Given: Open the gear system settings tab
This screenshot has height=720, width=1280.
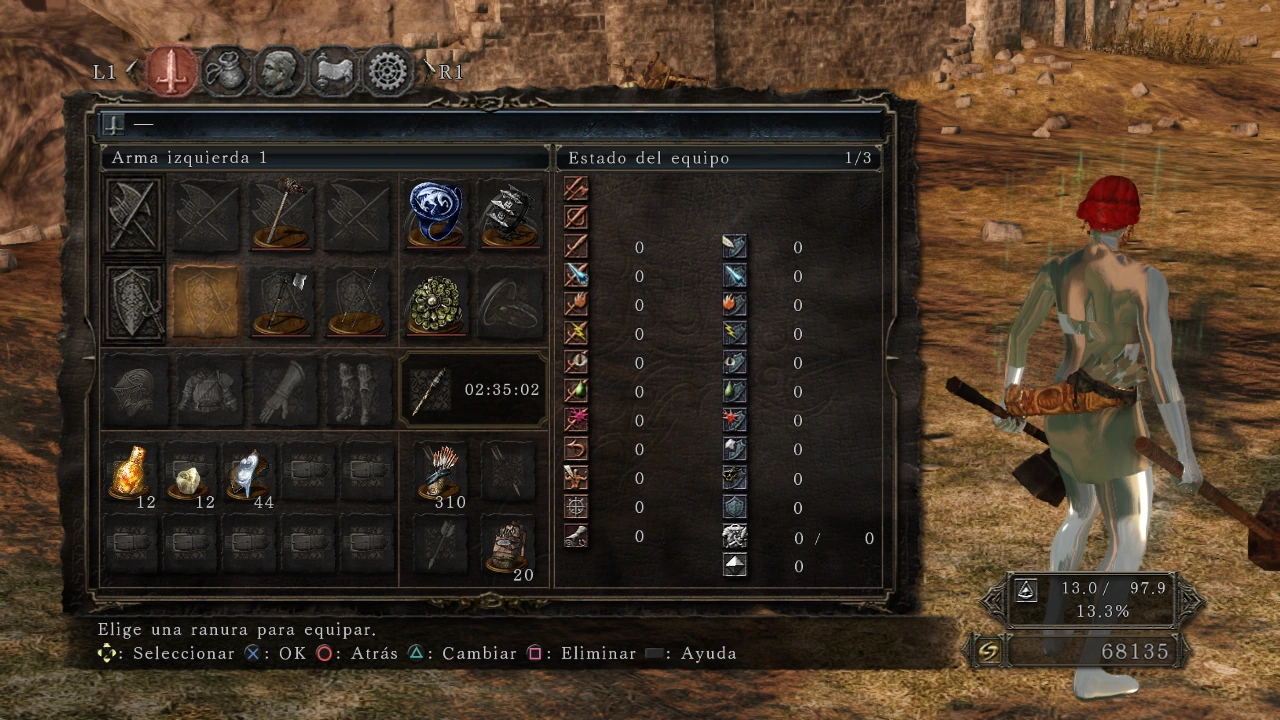Looking at the screenshot, I should click(x=388, y=72).
